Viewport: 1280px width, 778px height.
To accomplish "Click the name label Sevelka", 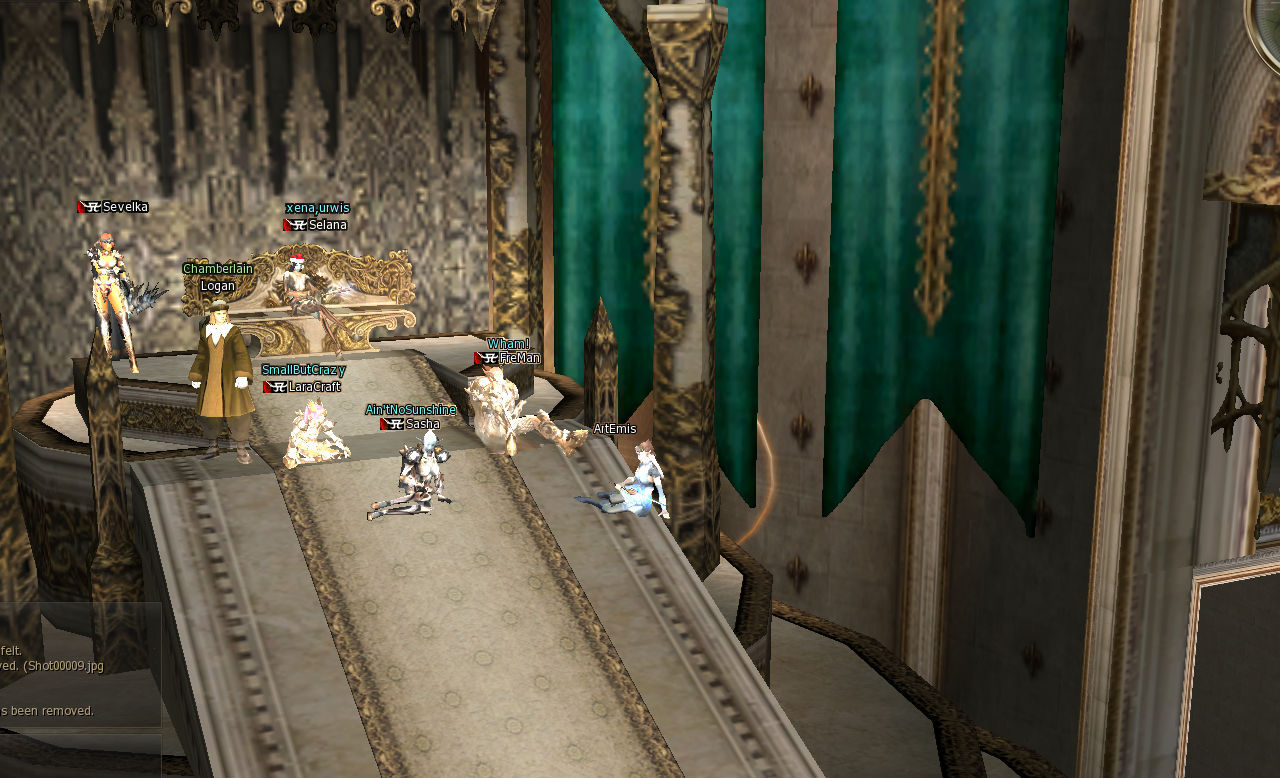I will coord(125,207).
